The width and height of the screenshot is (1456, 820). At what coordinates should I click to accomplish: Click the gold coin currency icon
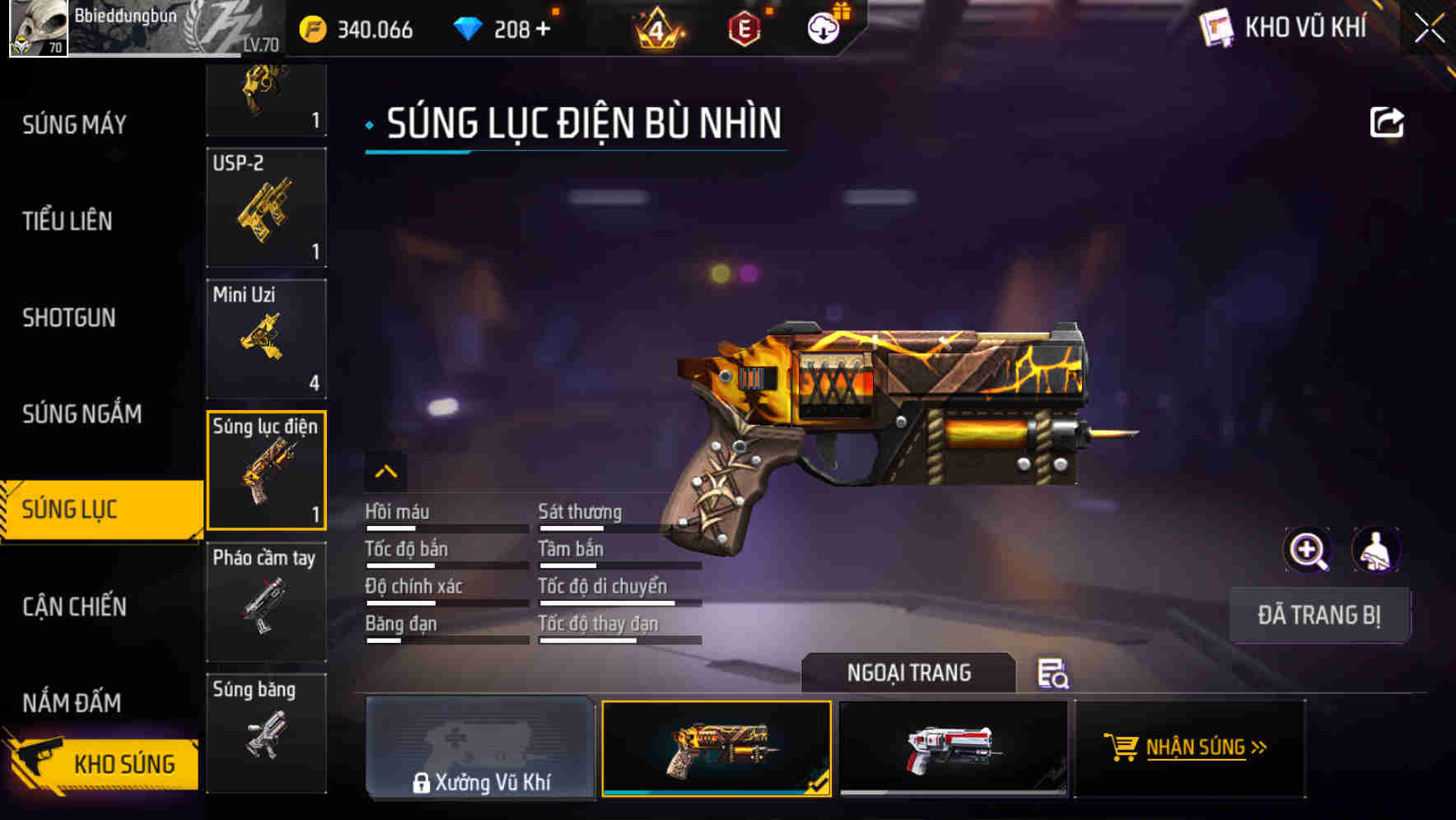pos(311,28)
